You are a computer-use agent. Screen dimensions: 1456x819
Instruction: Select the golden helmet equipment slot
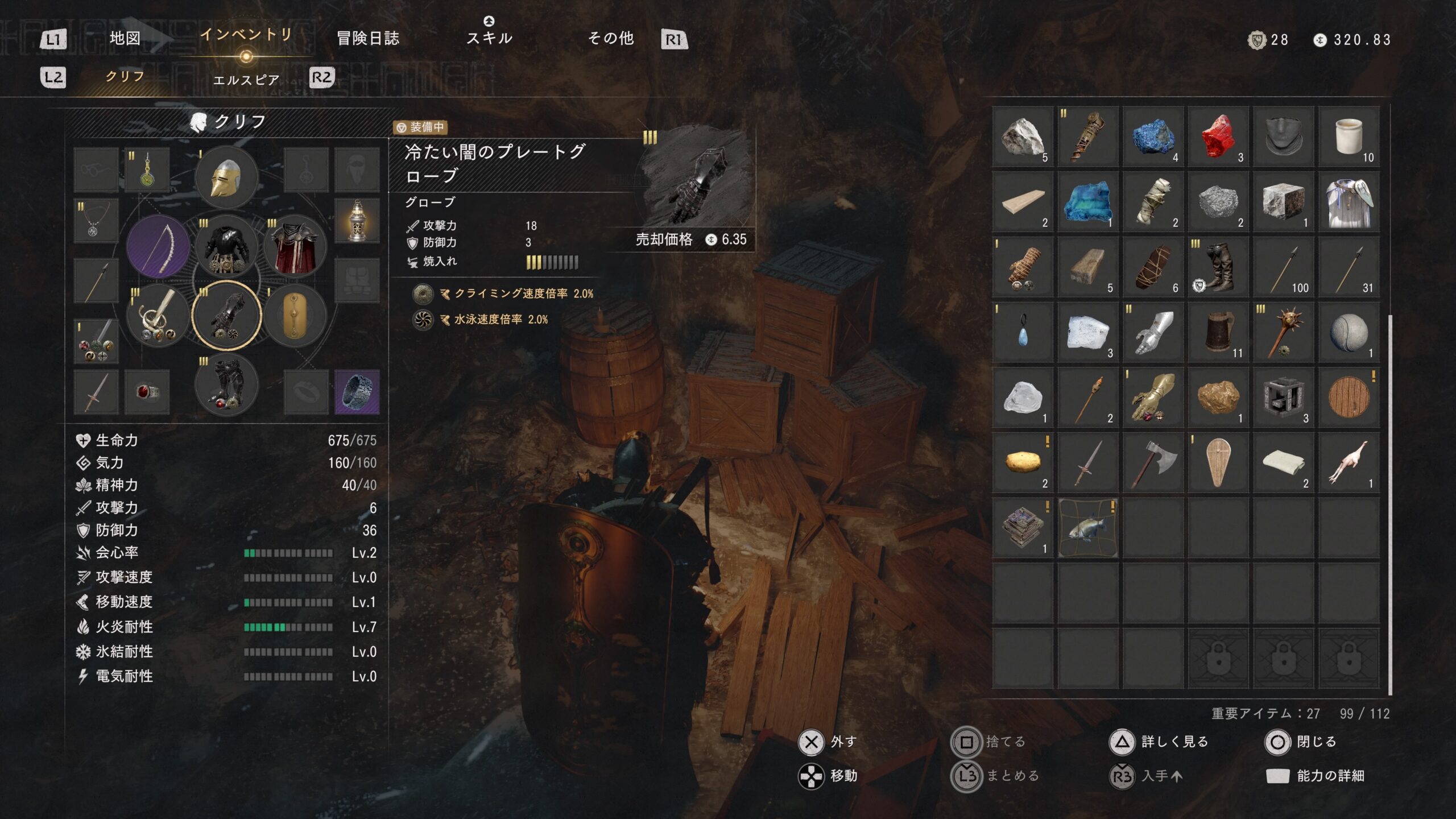226,177
